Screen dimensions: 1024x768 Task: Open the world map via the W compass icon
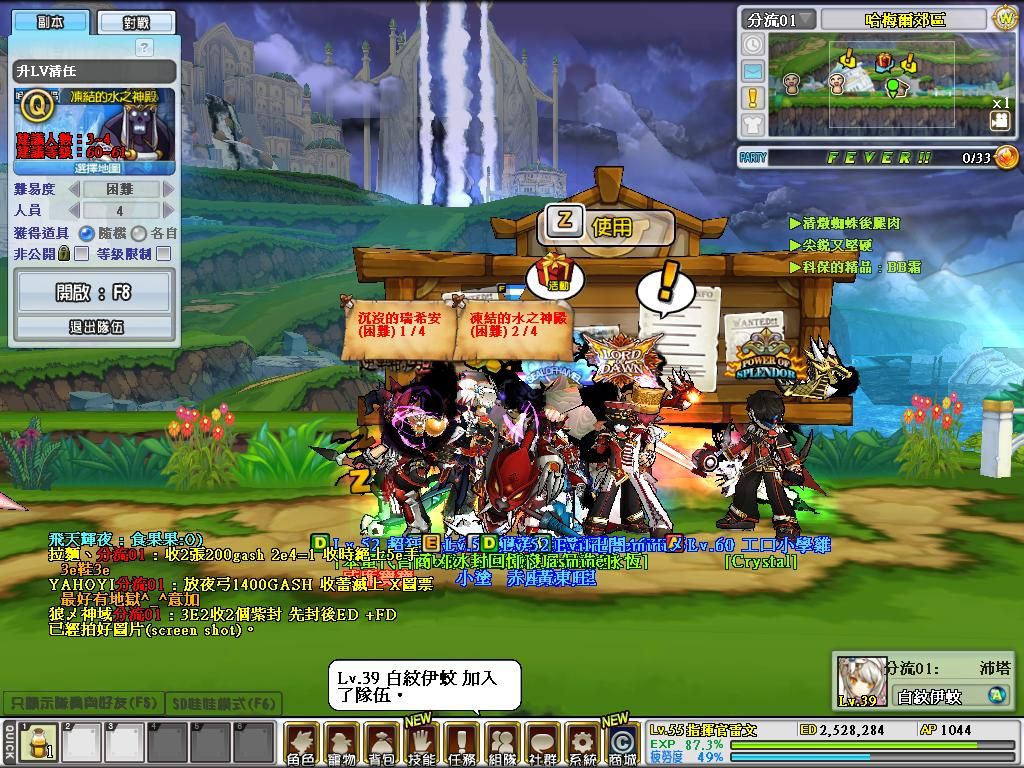click(x=1003, y=18)
